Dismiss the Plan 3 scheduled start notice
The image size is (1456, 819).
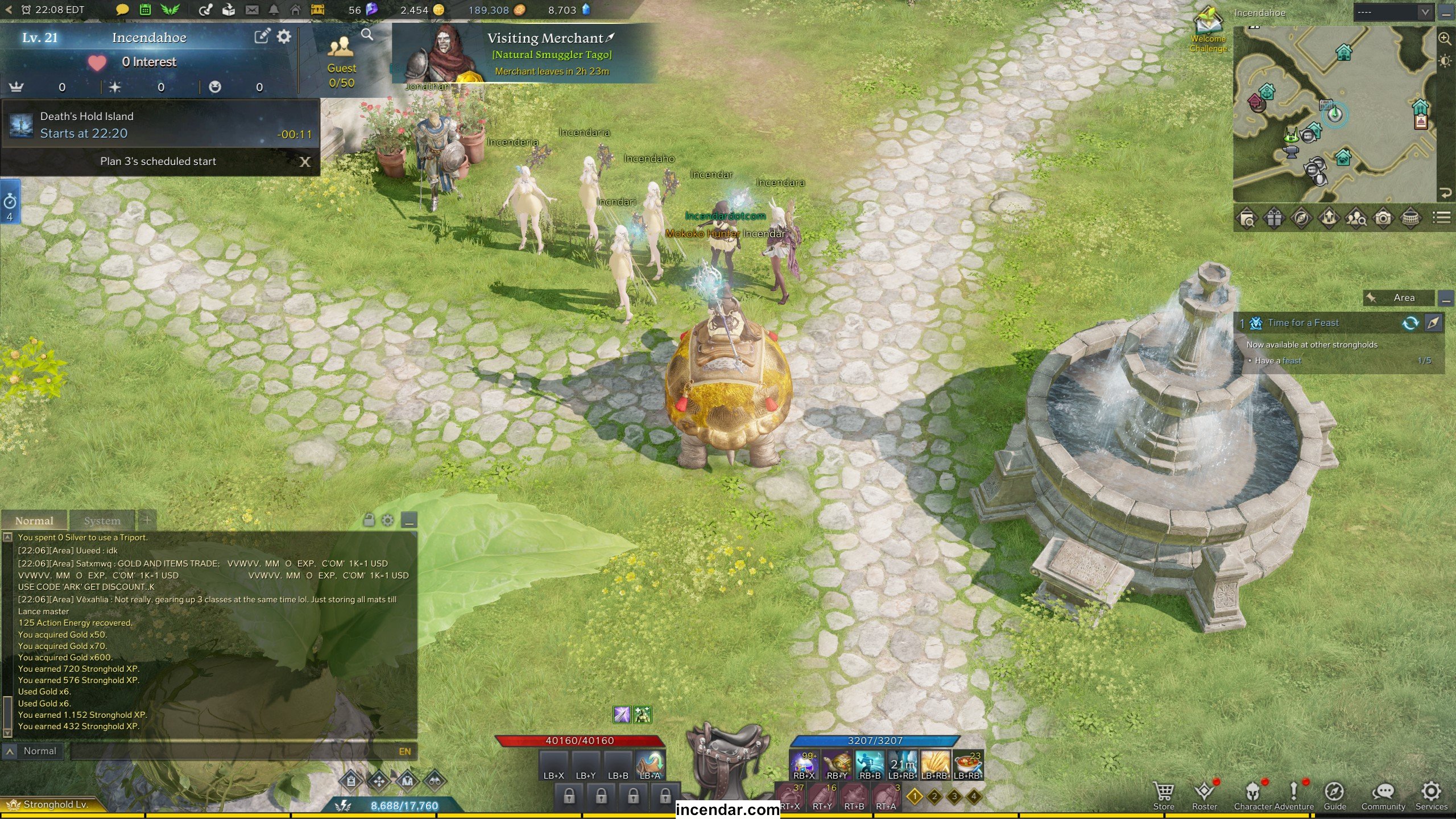tap(305, 162)
